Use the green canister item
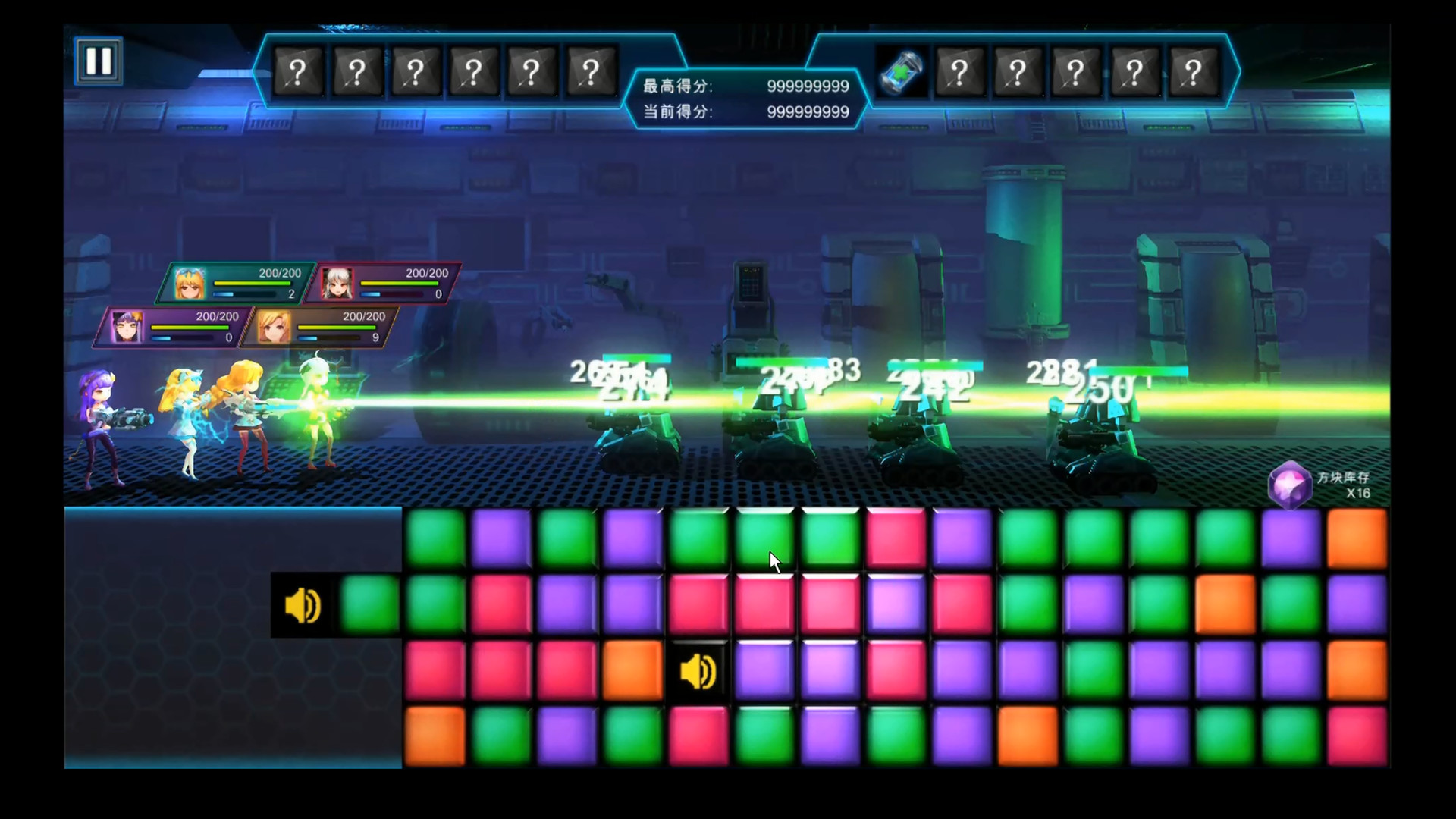 [x=901, y=73]
